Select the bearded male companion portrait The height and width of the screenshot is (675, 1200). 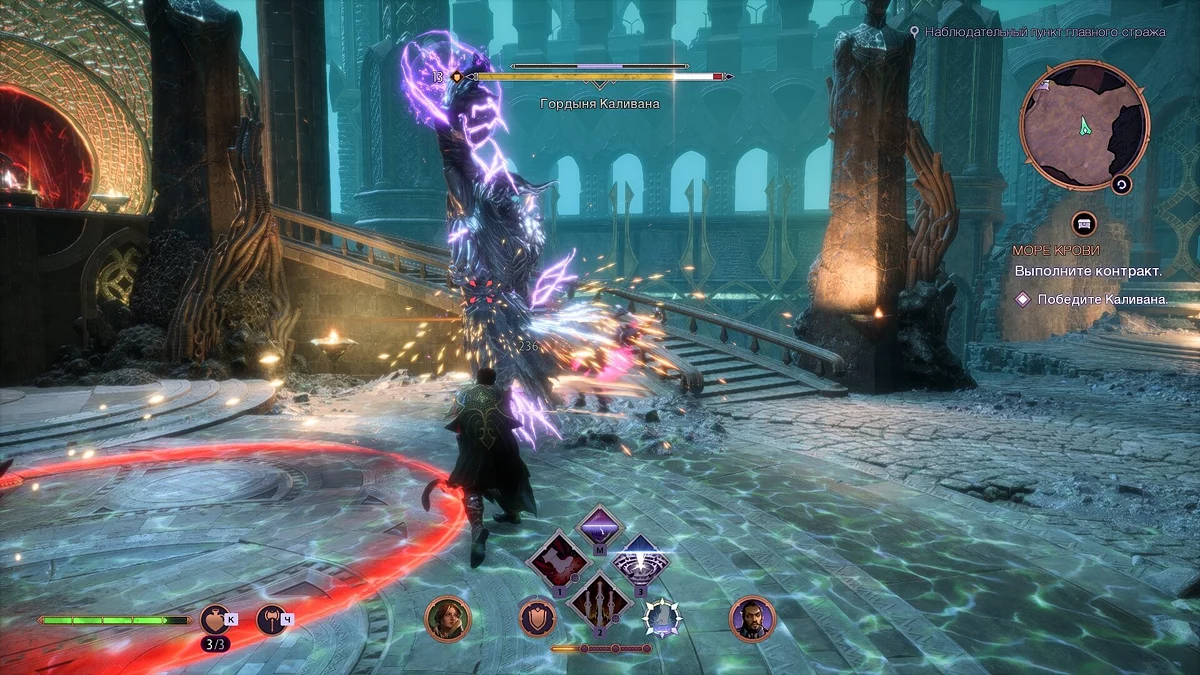tap(752, 619)
